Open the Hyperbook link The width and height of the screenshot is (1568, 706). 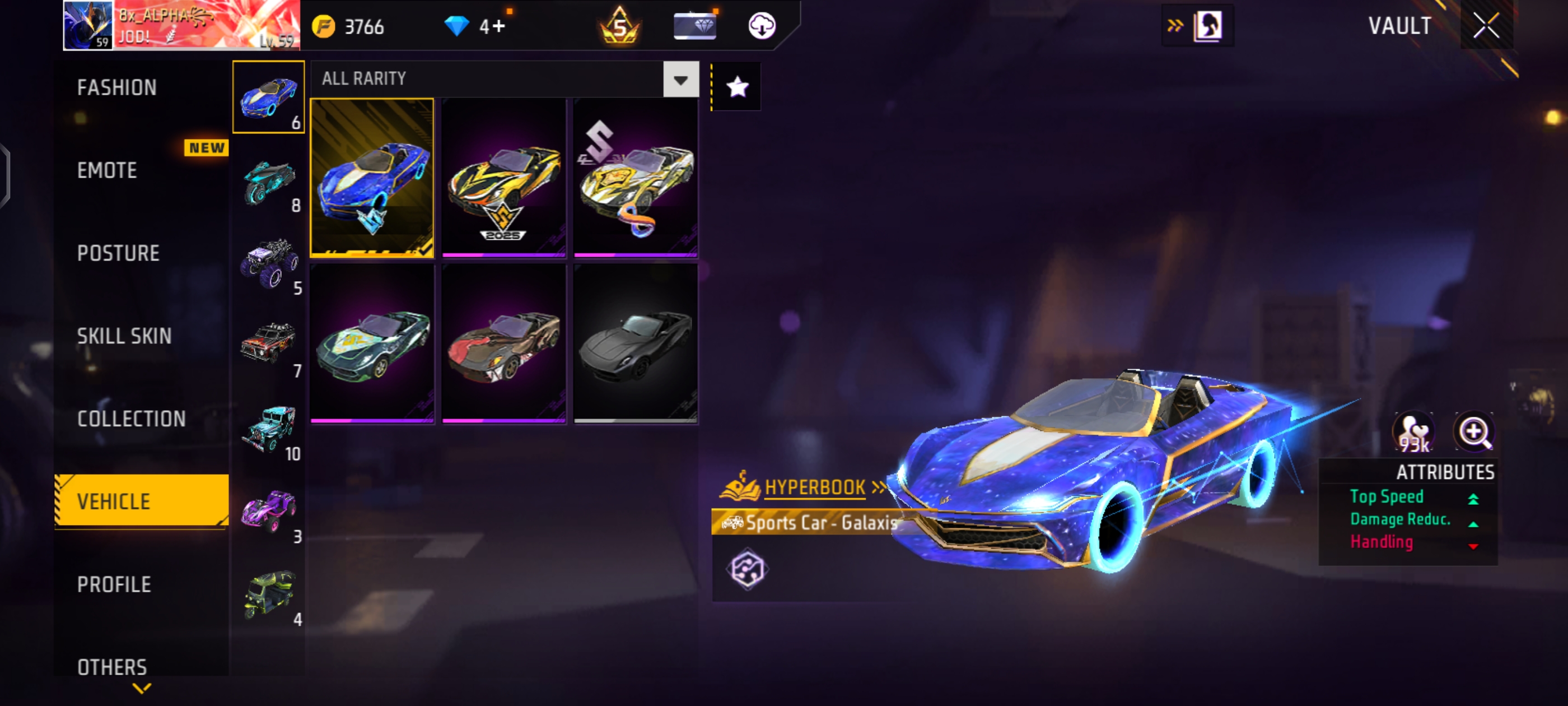[814, 487]
